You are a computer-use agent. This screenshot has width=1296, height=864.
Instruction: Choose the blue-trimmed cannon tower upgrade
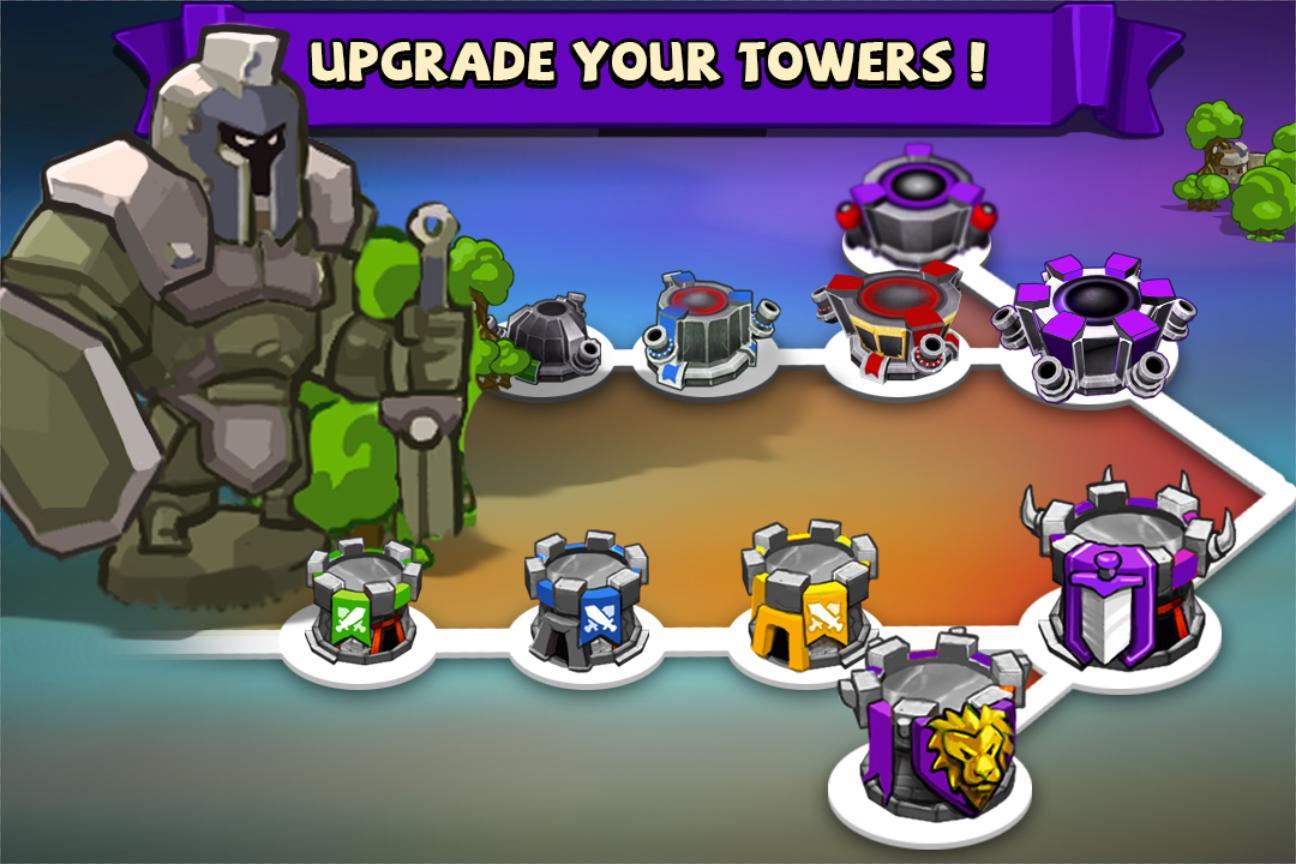click(707, 330)
